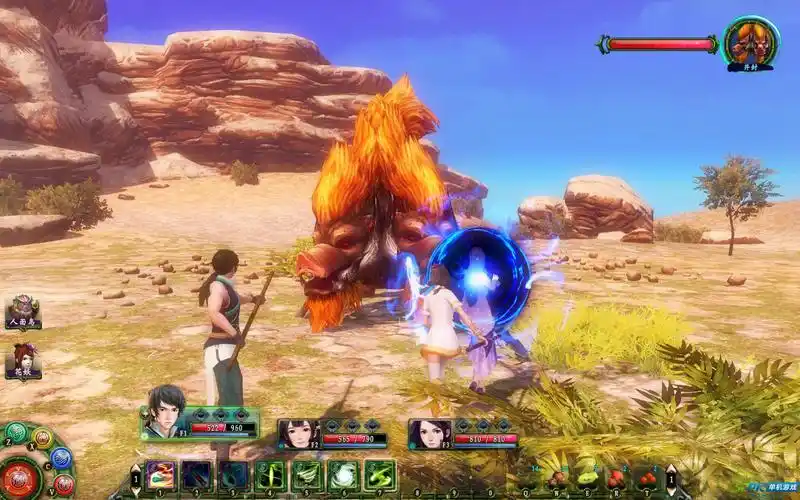Screen dimensions: 800x500
Task: Select the yellow orb labeled X
Action: click(43, 438)
